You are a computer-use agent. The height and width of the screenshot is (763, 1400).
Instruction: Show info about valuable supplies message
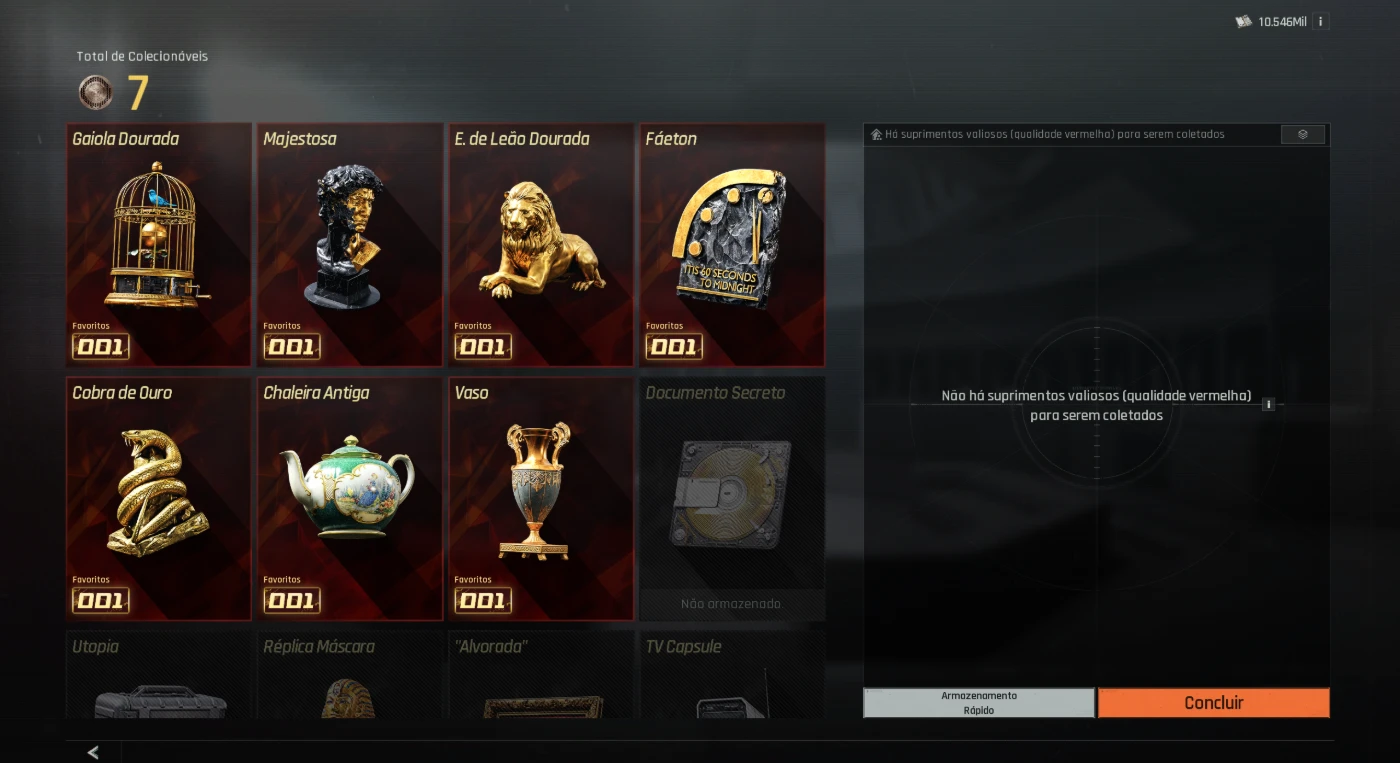pyautogui.click(x=1268, y=405)
